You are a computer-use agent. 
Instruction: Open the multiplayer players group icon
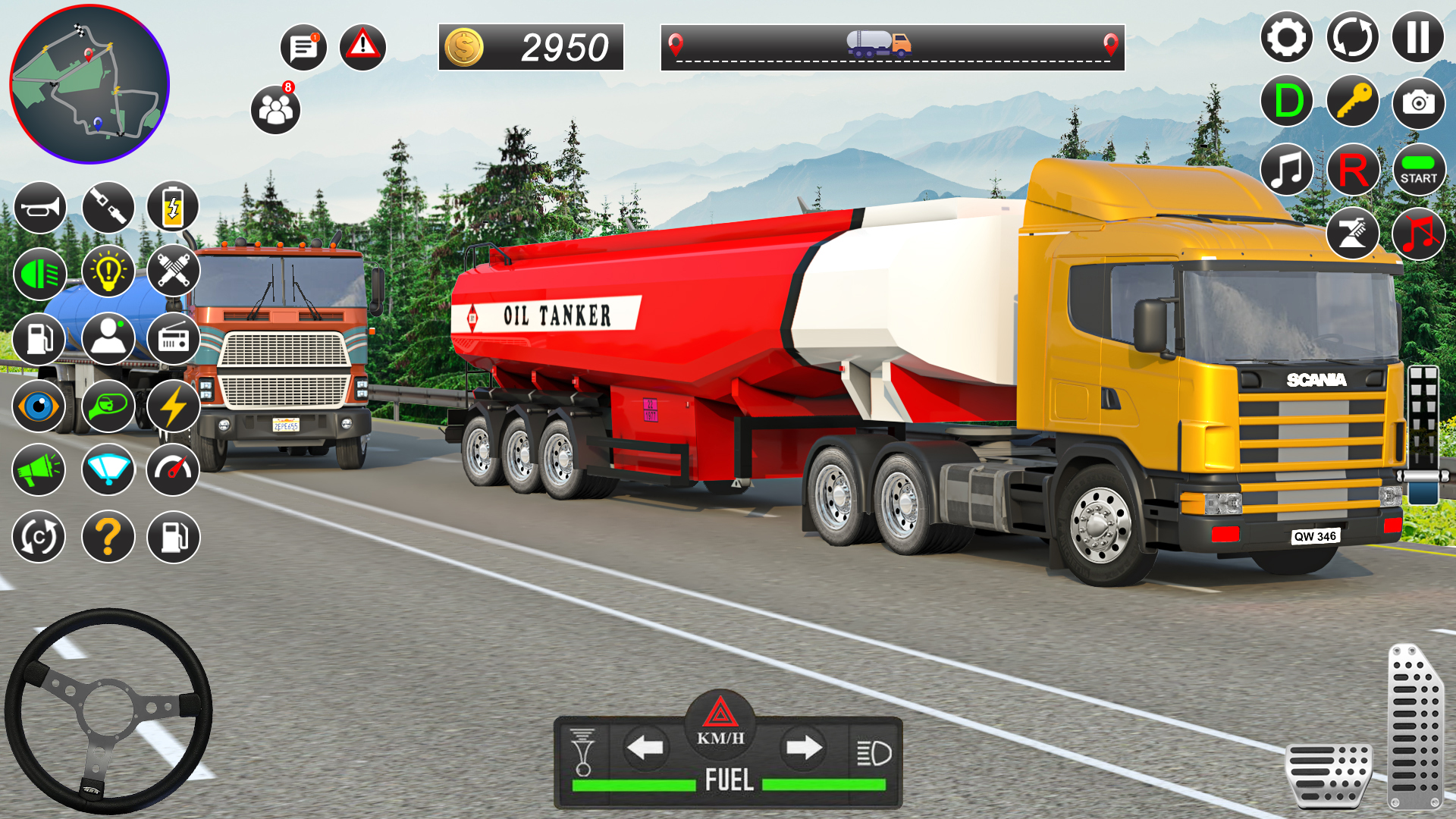tap(275, 111)
